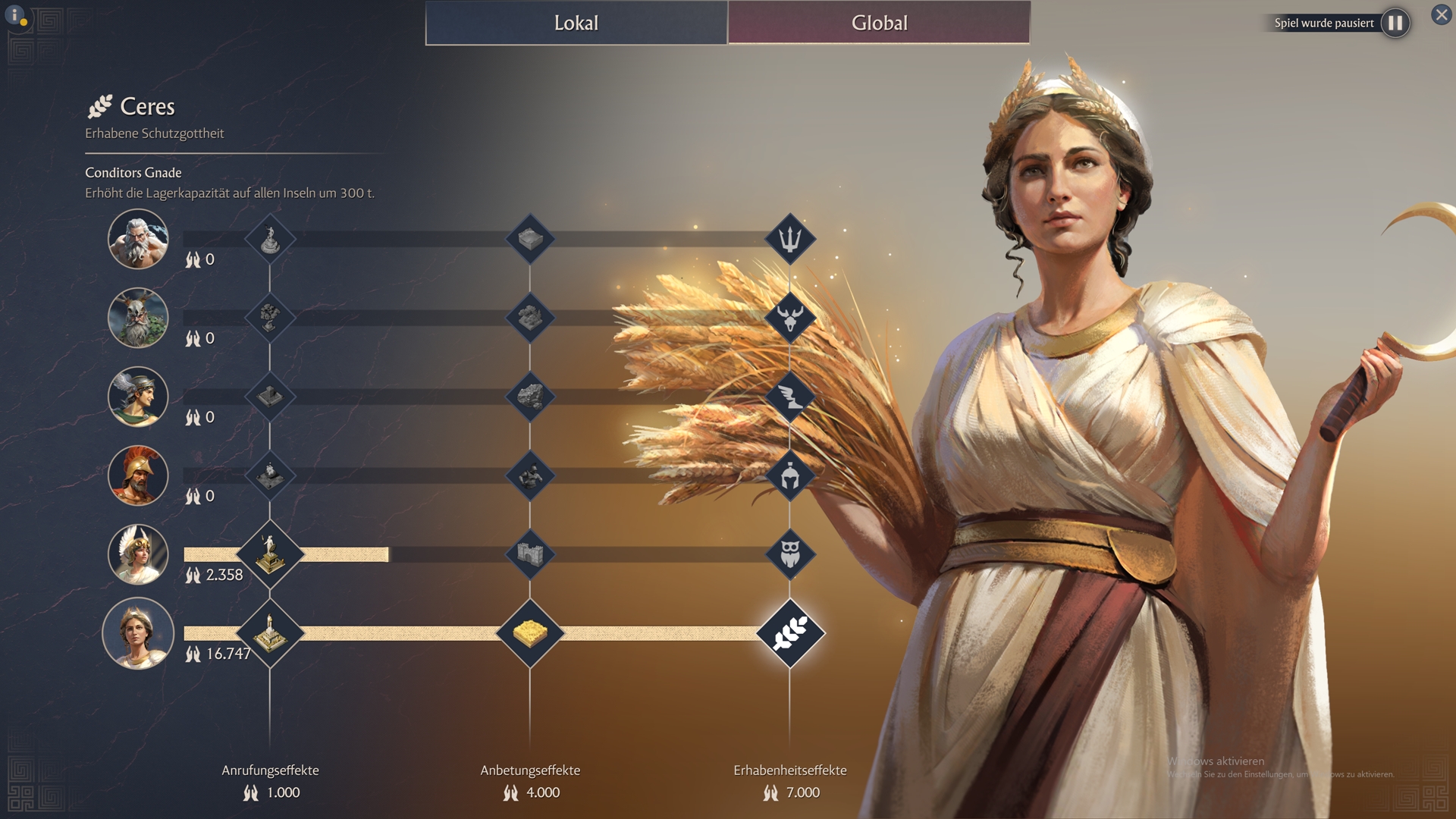Viewport: 1456px width, 819px height.
Task: Click the city gate worship effect icon
Action: 530,554
